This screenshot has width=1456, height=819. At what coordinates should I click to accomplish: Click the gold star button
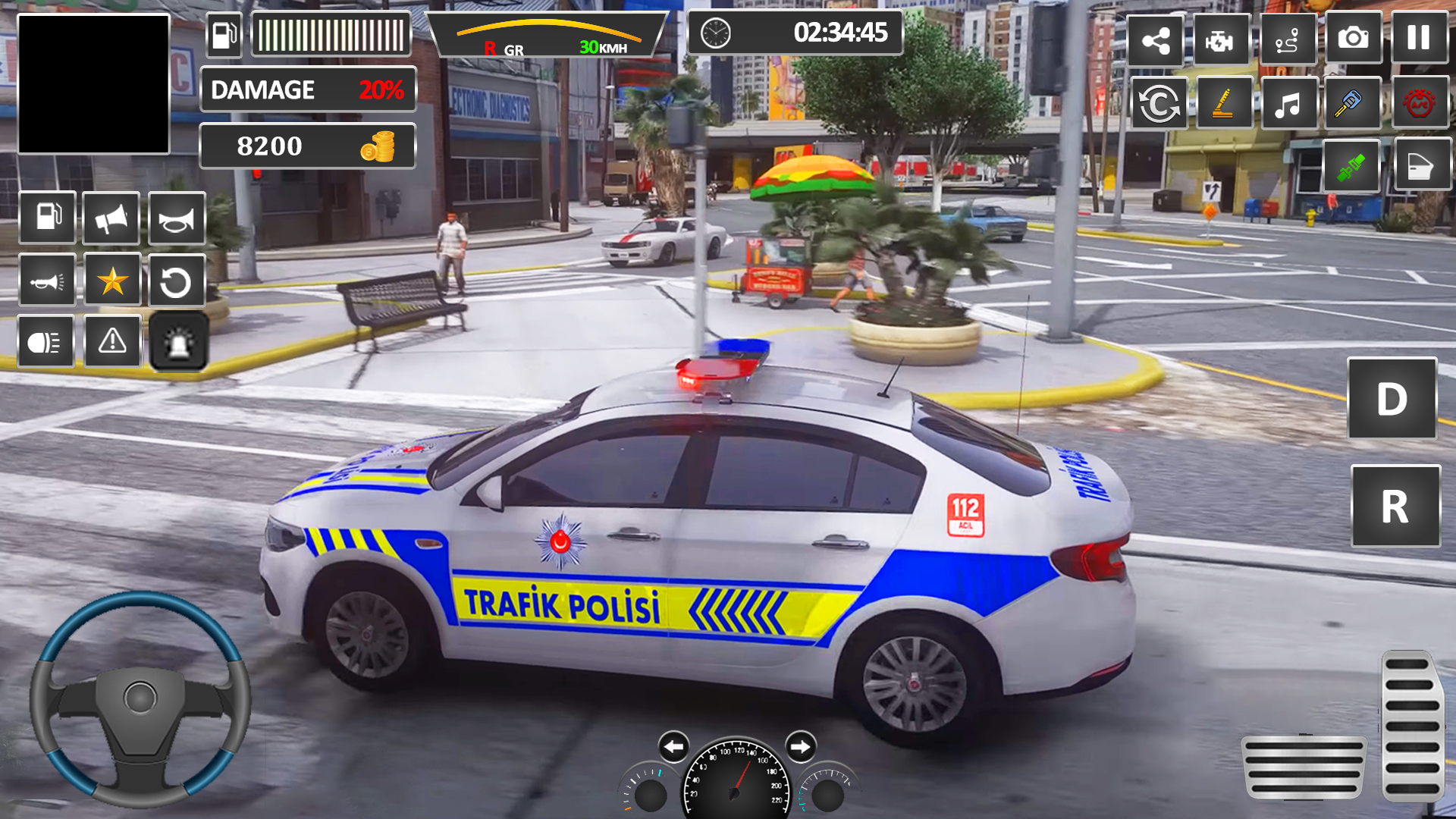point(112,281)
